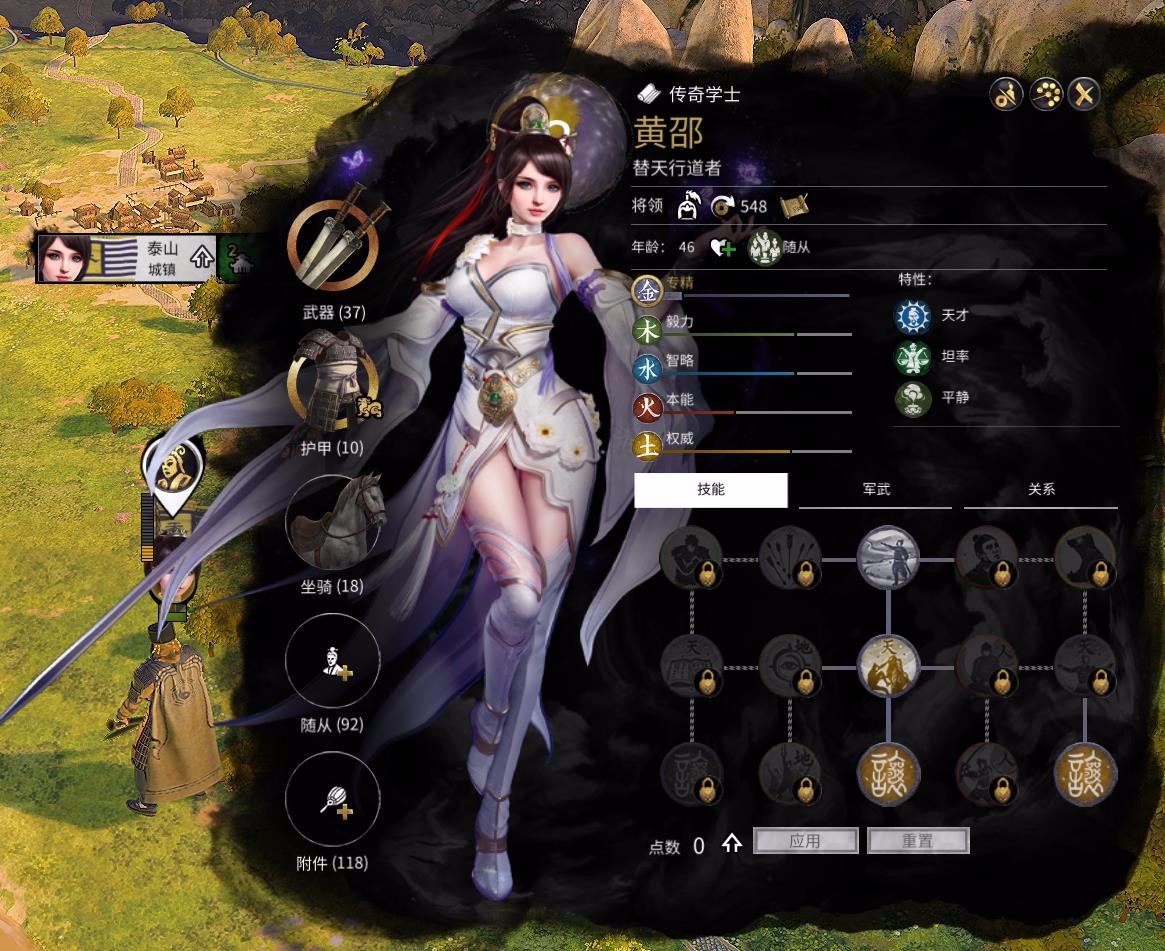This screenshot has height=951, width=1165.
Task: Click the 重置 skills button
Action: pyautogui.click(x=918, y=841)
